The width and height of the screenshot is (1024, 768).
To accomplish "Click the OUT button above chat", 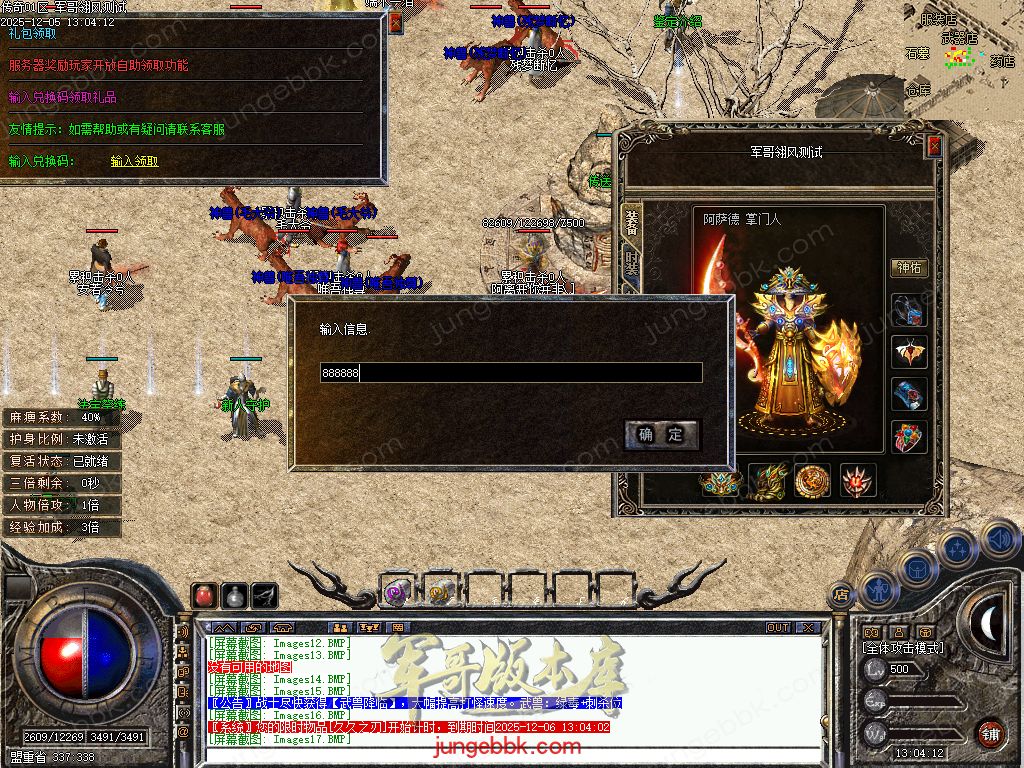I will (x=778, y=627).
